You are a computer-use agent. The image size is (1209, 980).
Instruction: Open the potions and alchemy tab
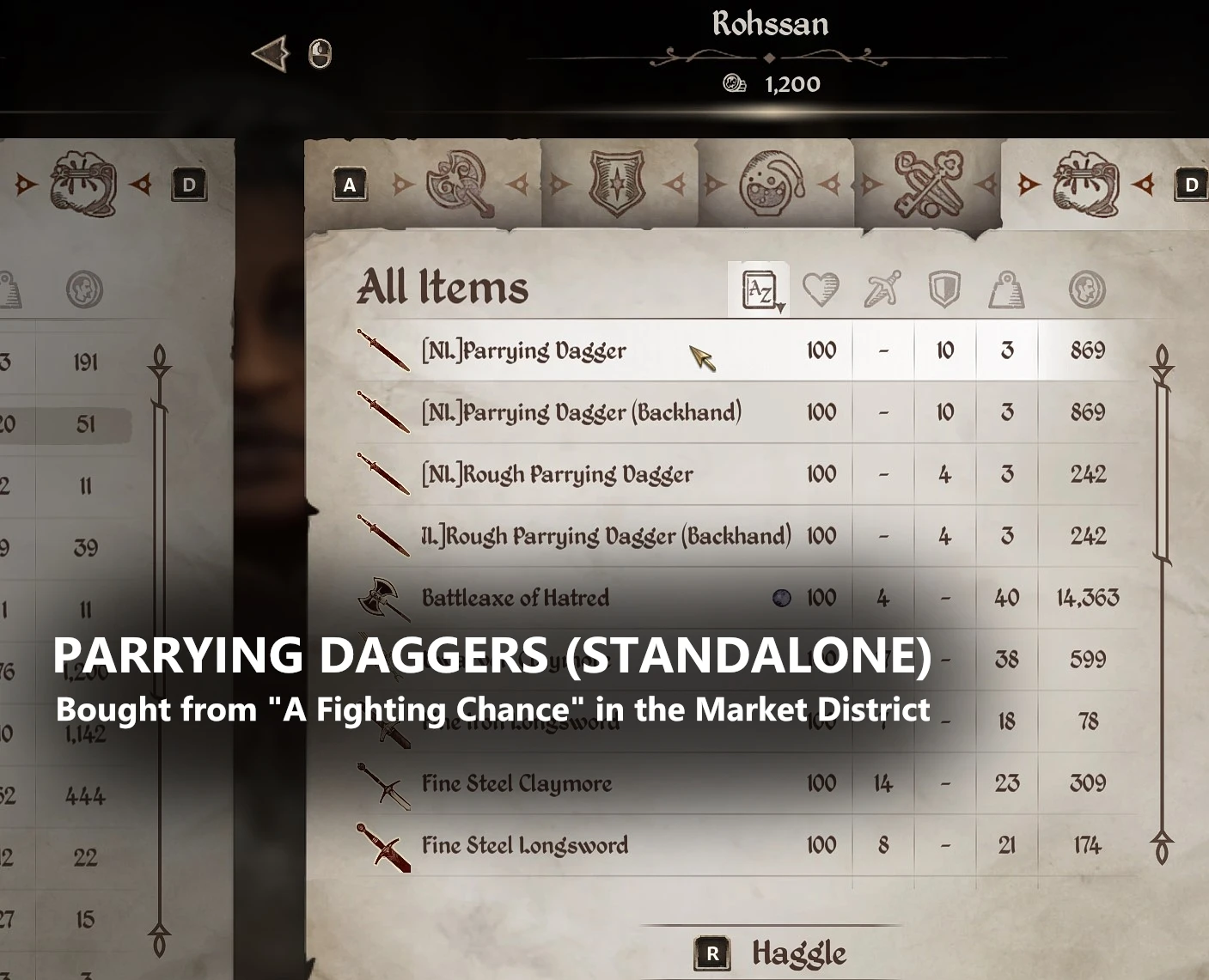(x=772, y=184)
